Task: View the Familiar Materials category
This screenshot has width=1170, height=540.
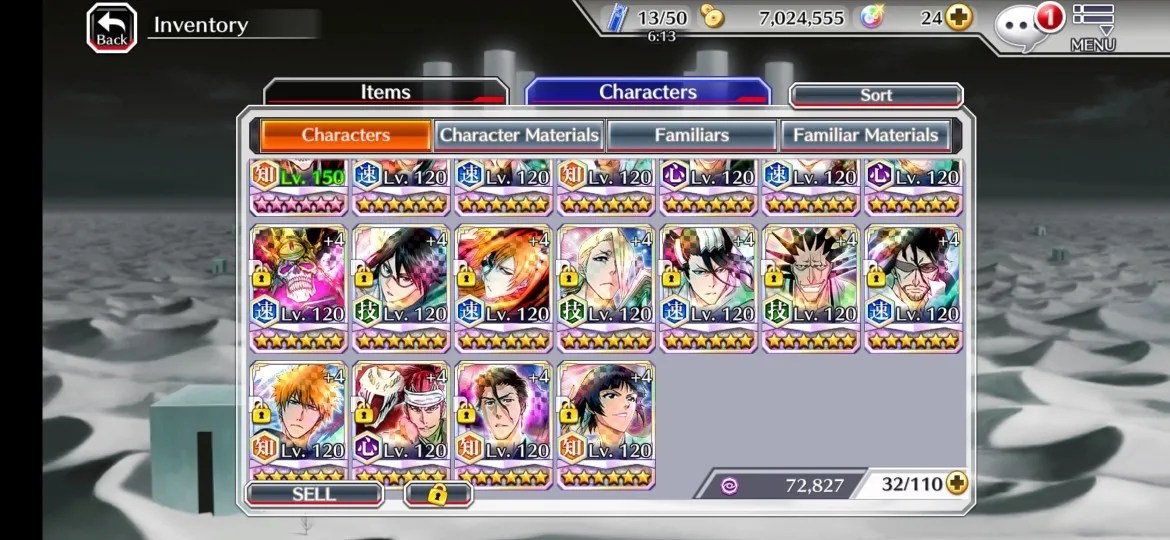Action: 865,135
